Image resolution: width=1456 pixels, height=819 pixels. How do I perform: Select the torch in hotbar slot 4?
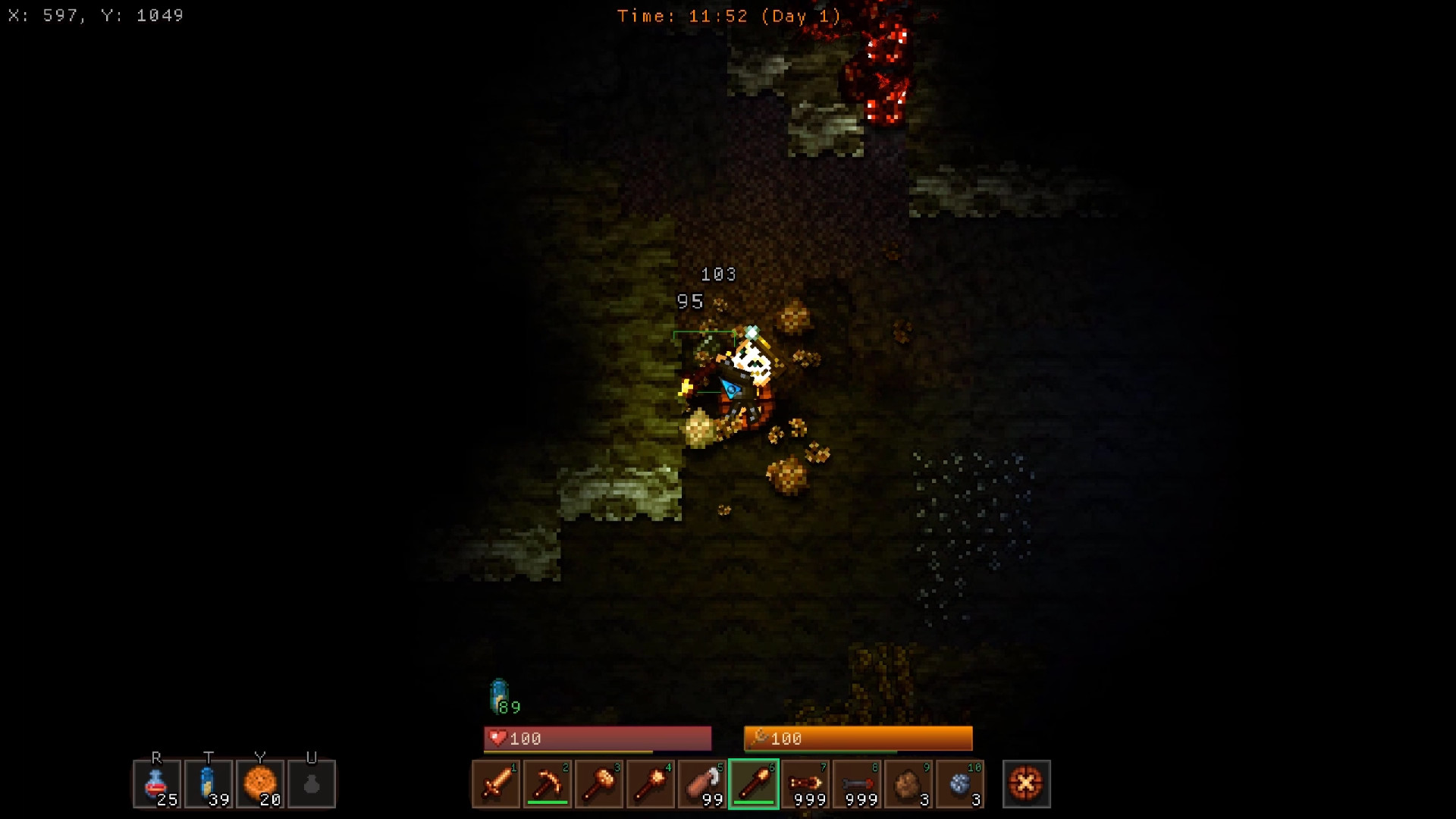pyautogui.click(x=651, y=784)
